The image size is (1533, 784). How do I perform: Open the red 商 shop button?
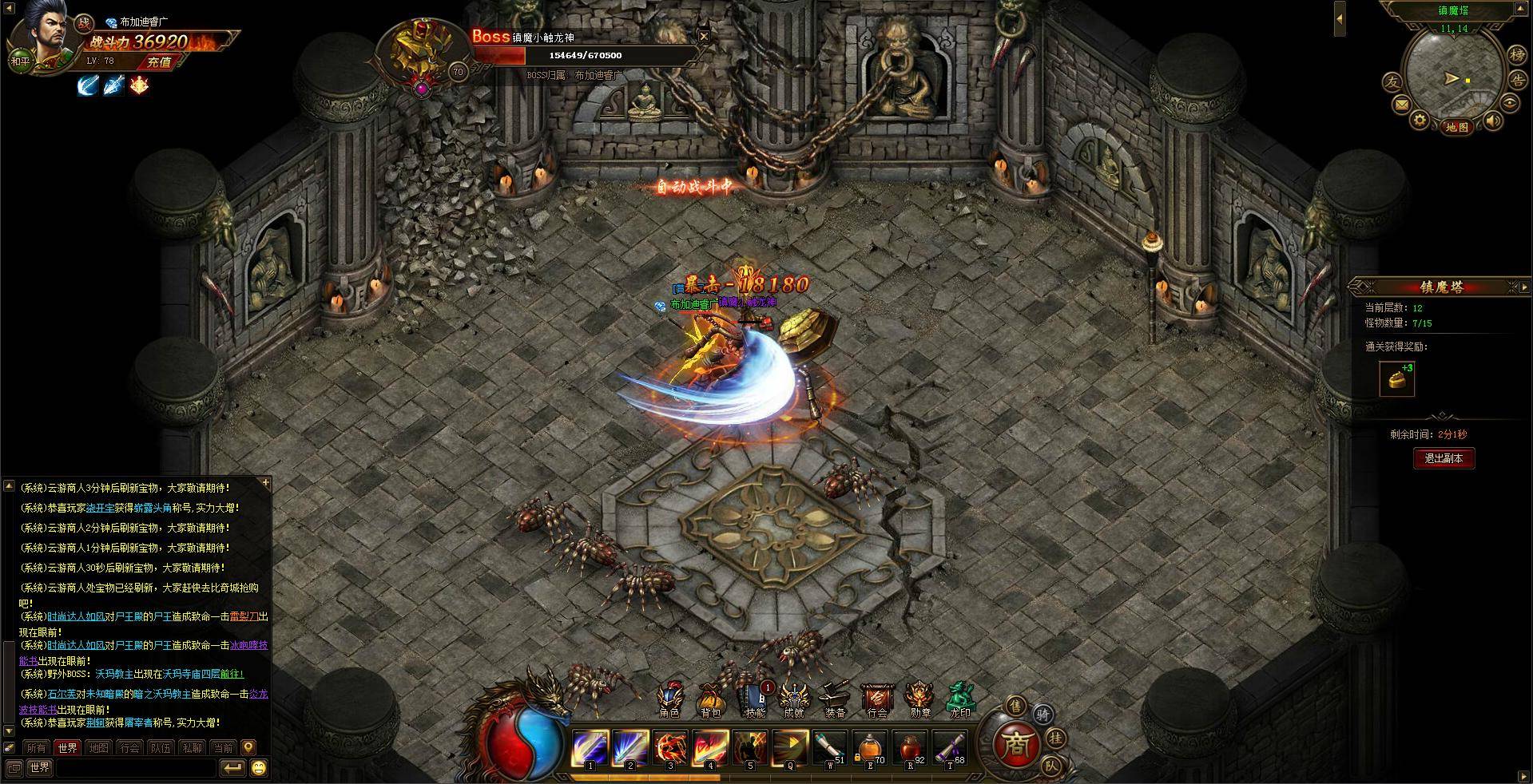click(1015, 744)
